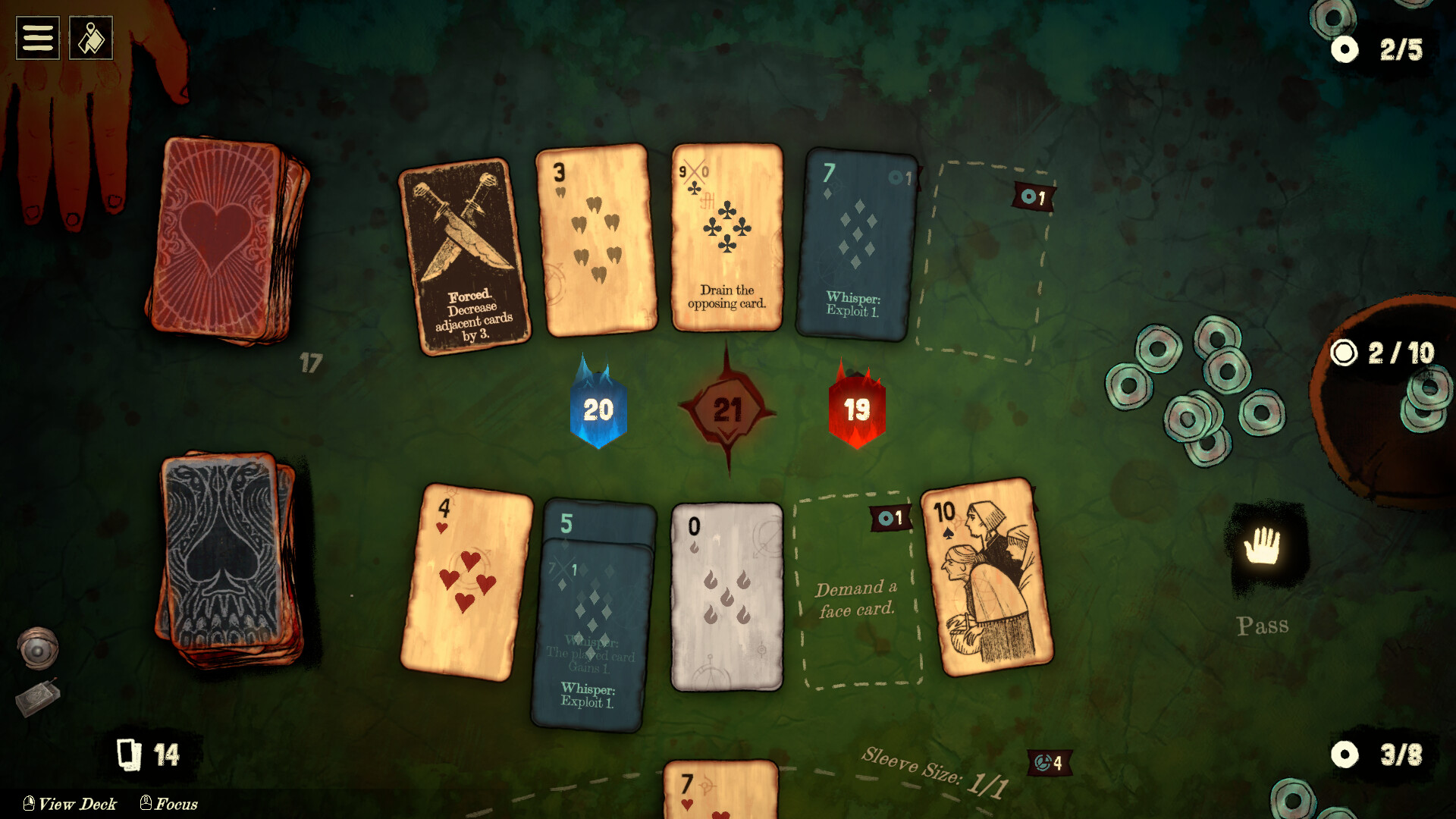Click the map marker icon next to the menu
Viewport: 1456px width, 819px height.
90,37
